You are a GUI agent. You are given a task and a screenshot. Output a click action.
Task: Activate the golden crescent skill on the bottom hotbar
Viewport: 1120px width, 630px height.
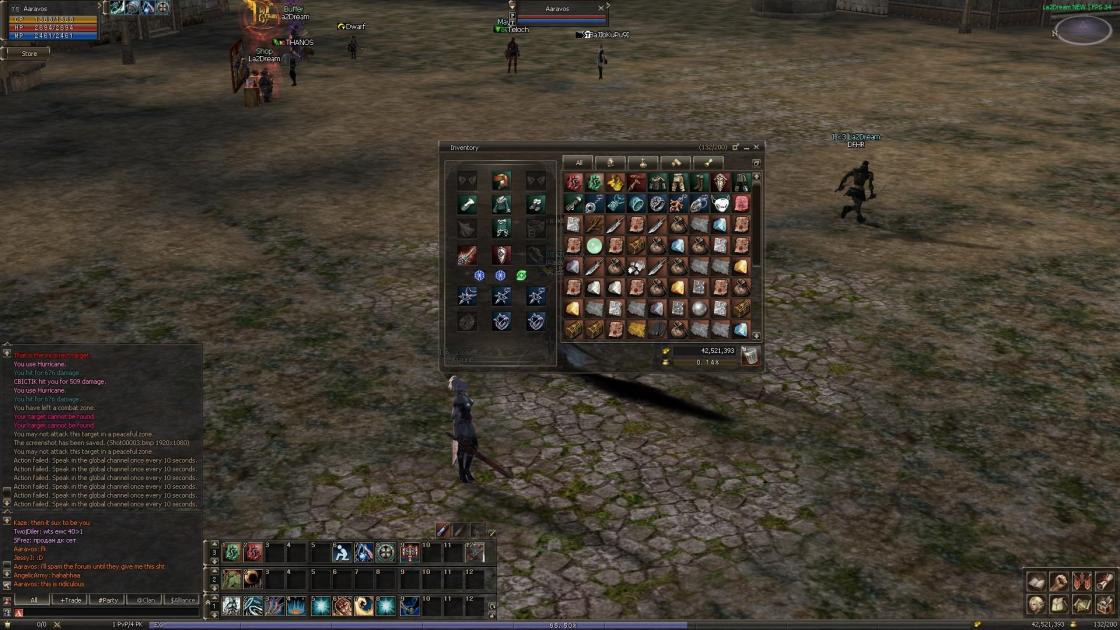(364, 606)
